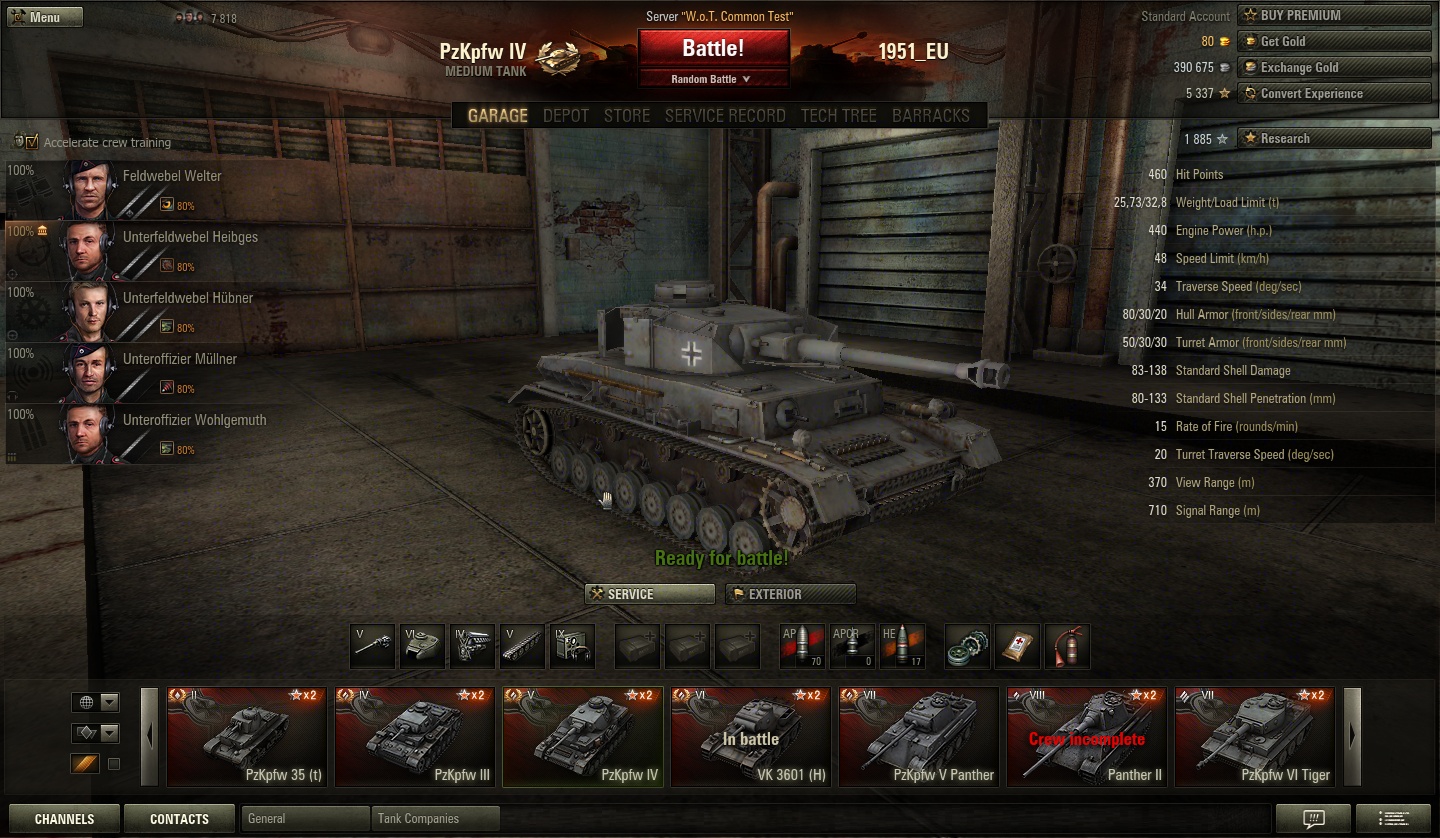This screenshot has width=1440, height=838.
Task: Open the Barracks tab
Action: tap(930, 116)
